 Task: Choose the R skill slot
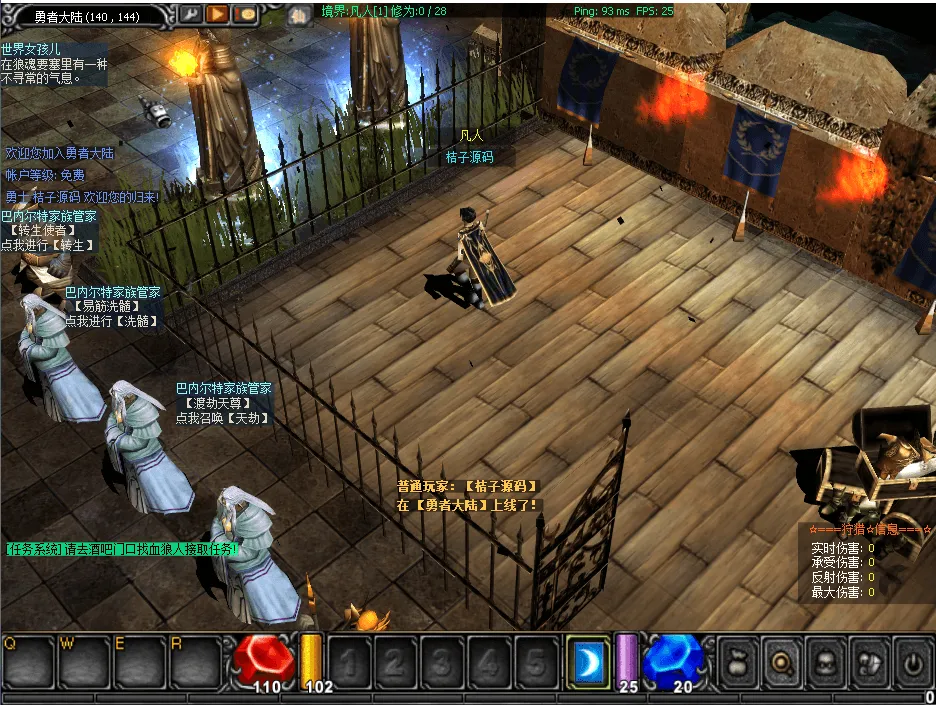pyautogui.click(x=195, y=661)
